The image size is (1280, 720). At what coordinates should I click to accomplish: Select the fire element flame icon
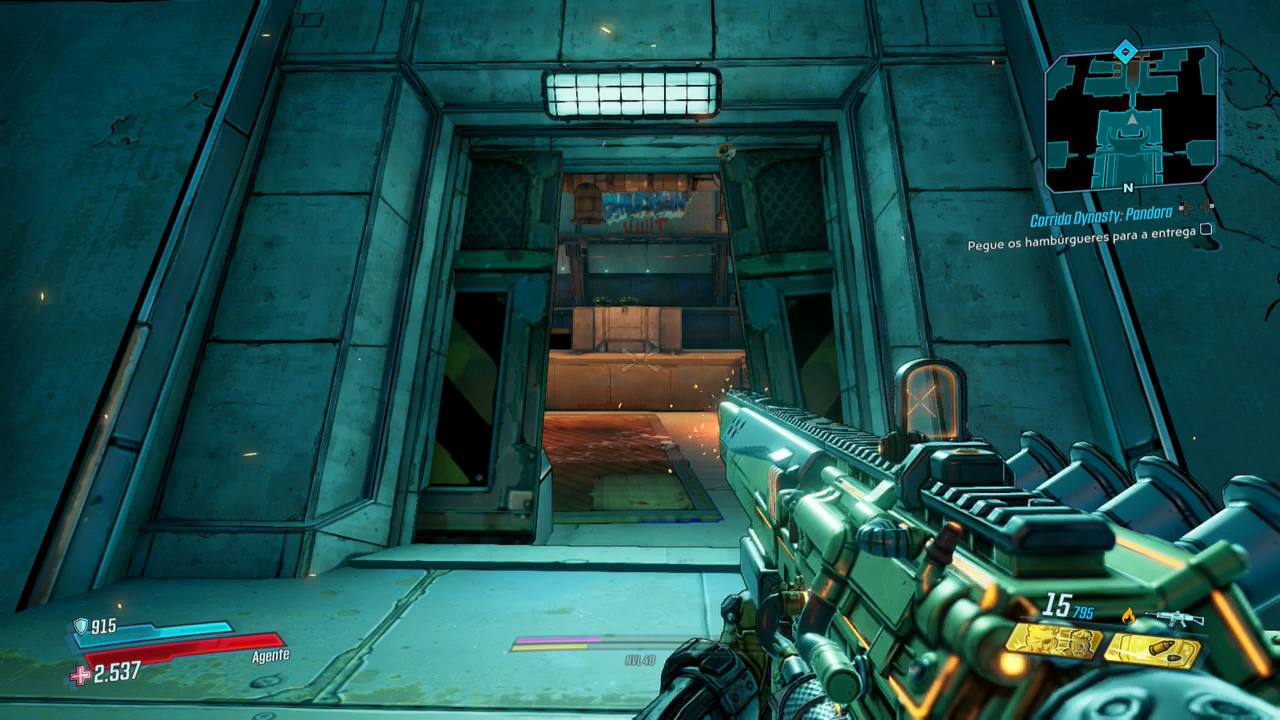[1130, 615]
